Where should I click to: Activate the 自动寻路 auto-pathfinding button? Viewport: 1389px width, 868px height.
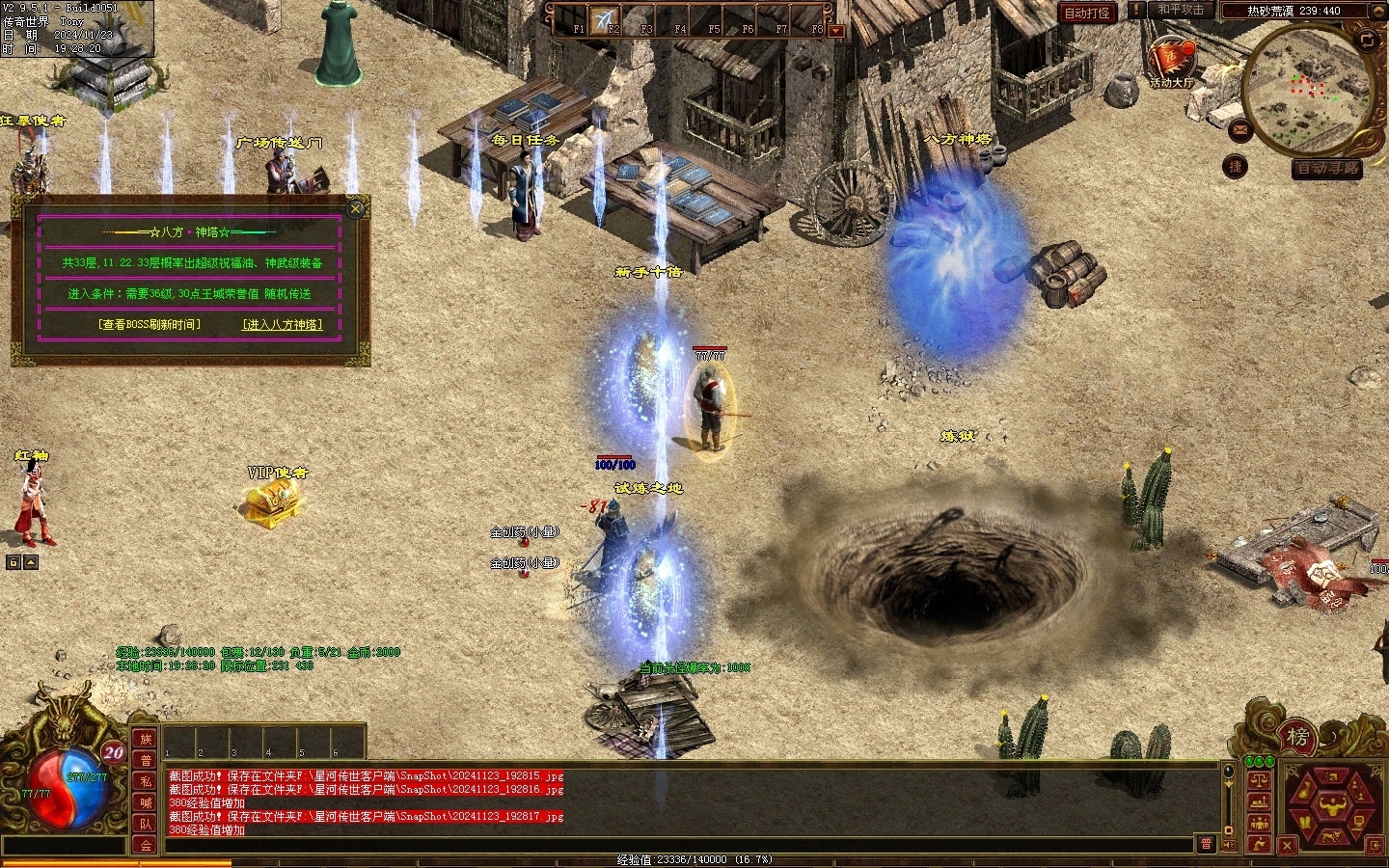click(x=1327, y=168)
